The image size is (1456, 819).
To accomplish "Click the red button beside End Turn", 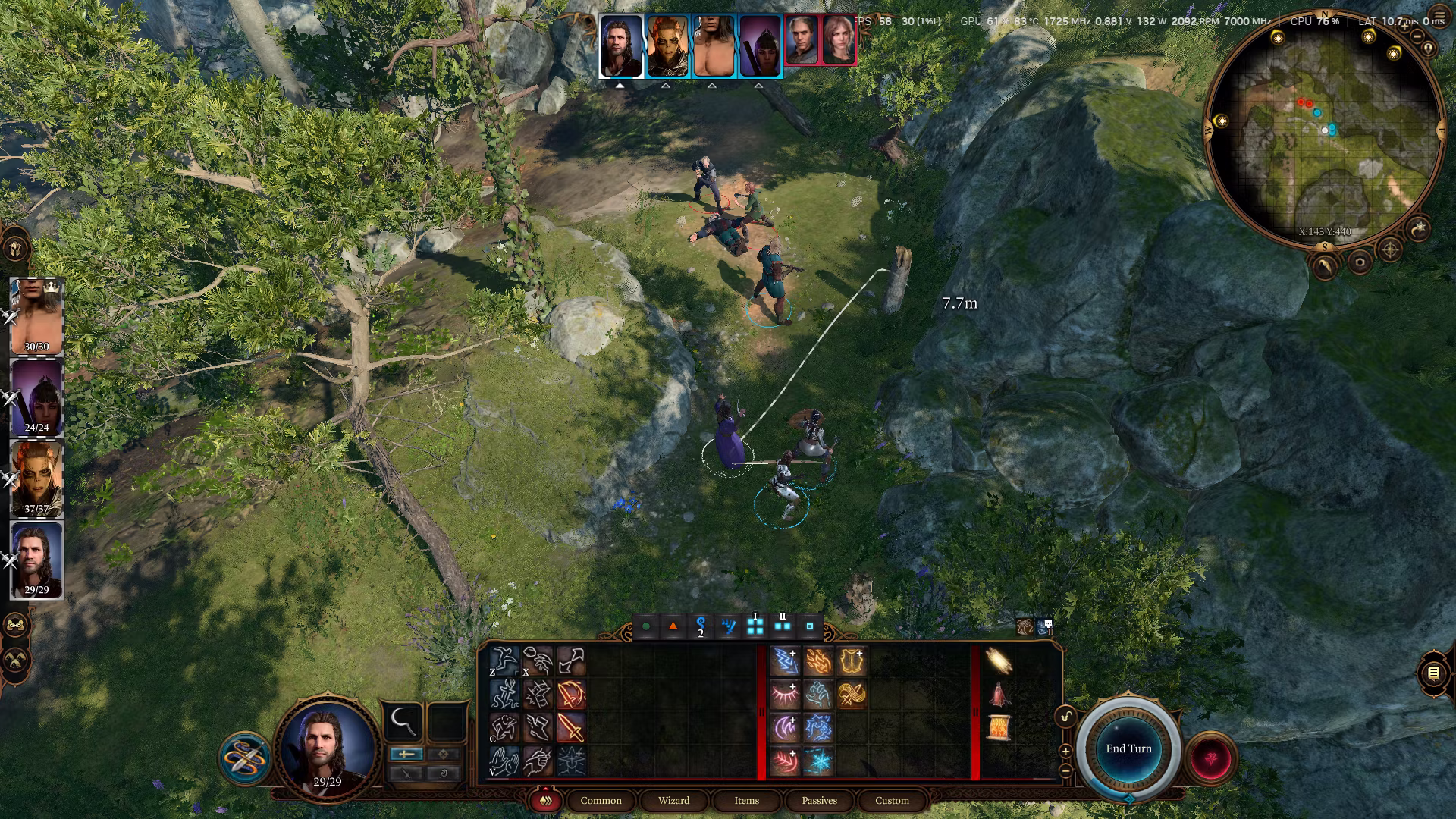I will (x=1210, y=758).
